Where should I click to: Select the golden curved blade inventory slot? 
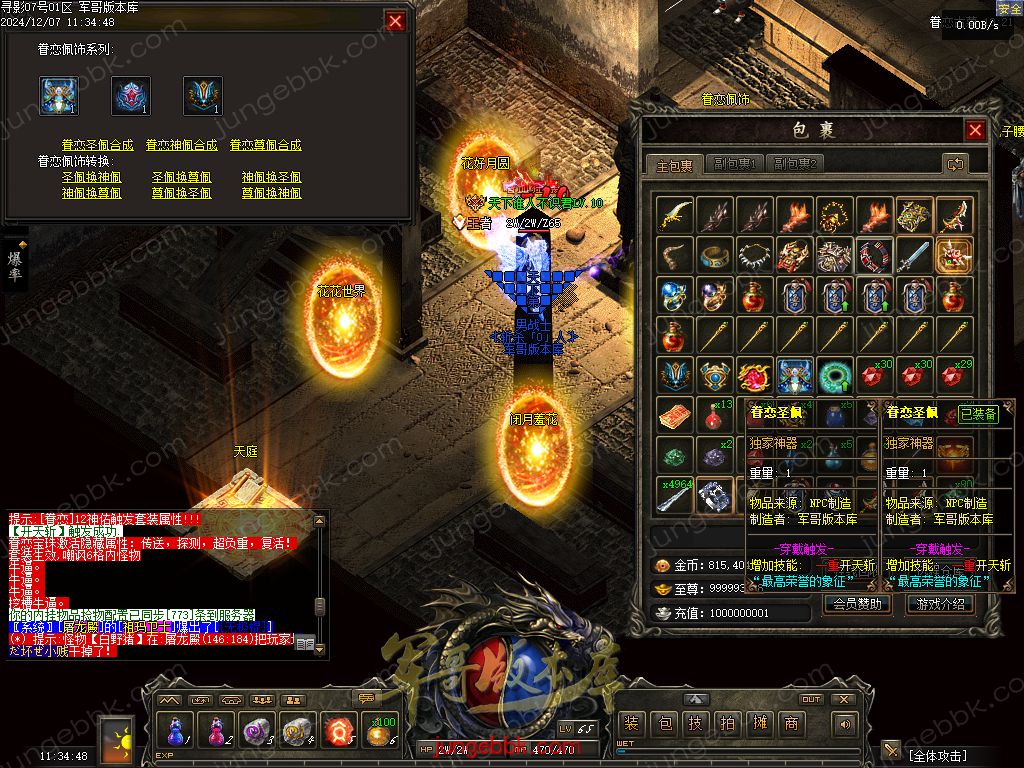[675, 215]
